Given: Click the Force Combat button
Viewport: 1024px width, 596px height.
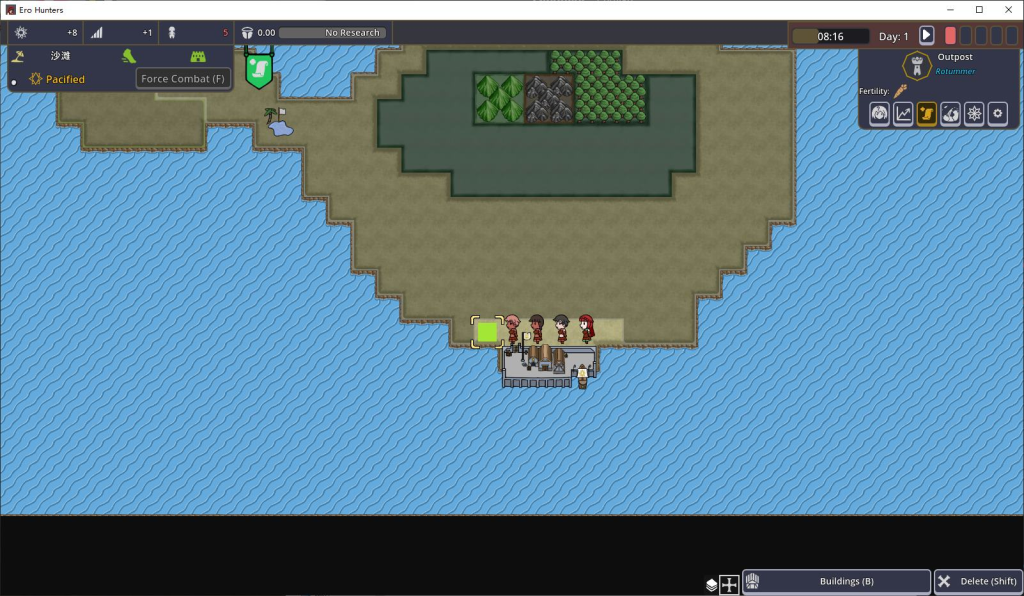Looking at the screenshot, I should [x=184, y=79].
